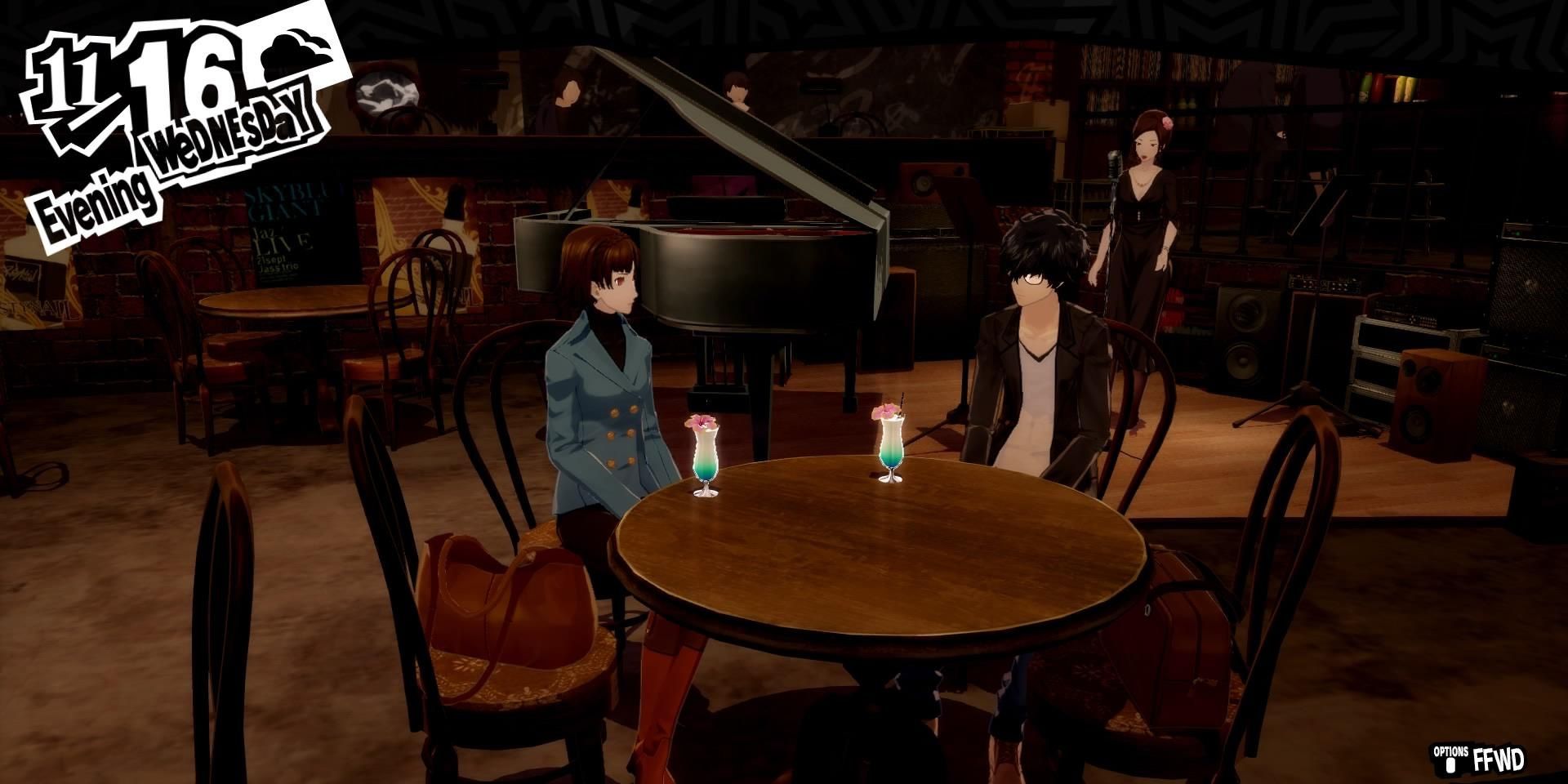Toggle FFWD fast-forward mode

pos(1499,758)
